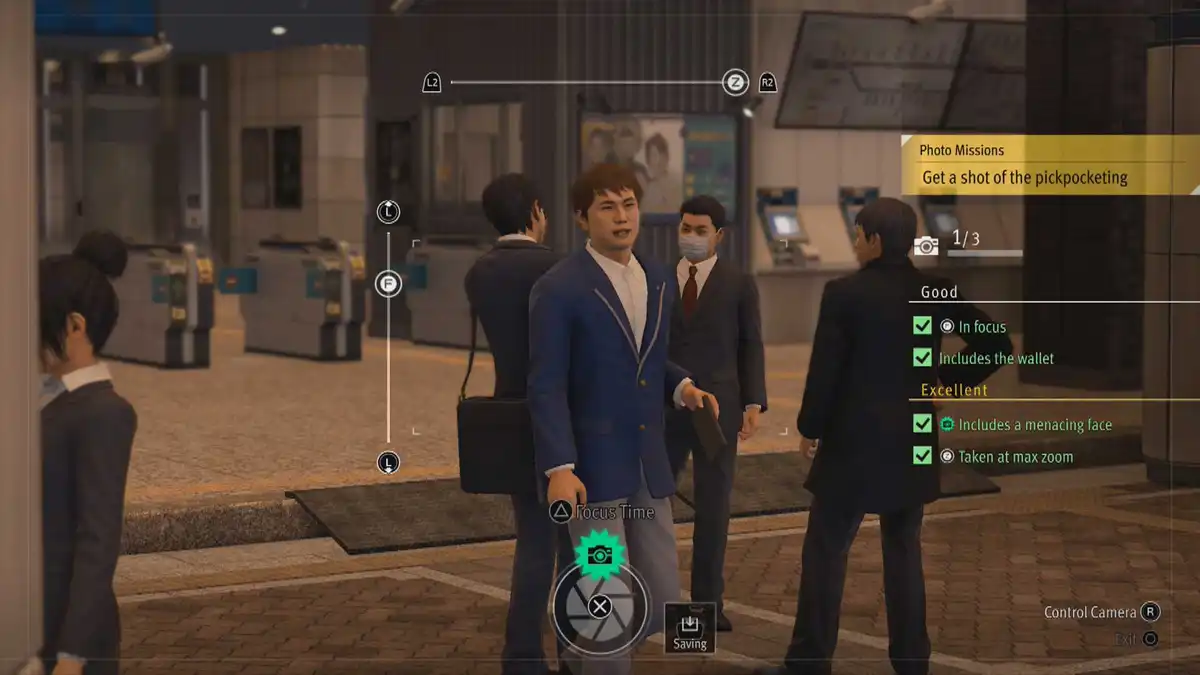Toggle the "Includes the wallet" checkbox
The width and height of the screenshot is (1200, 675).
point(922,358)
